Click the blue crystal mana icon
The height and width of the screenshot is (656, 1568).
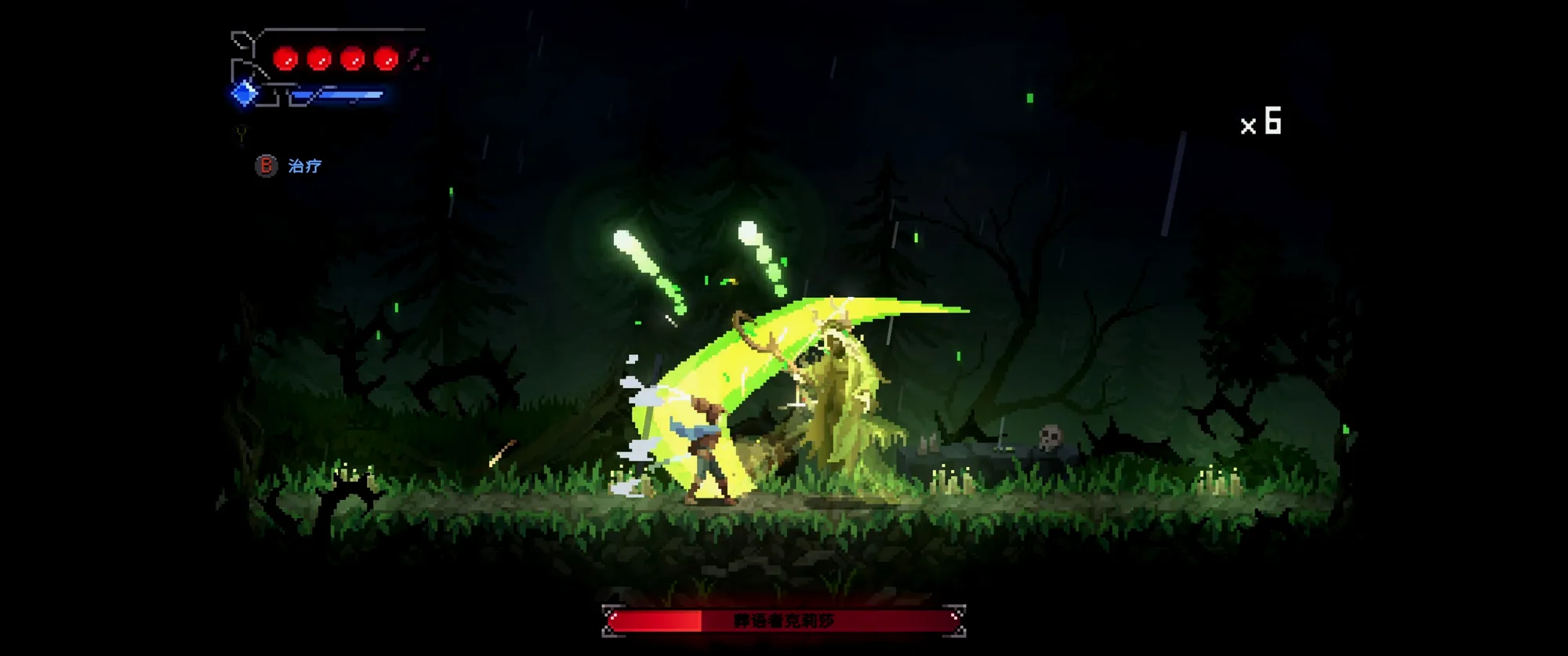[x=245, y=93]
